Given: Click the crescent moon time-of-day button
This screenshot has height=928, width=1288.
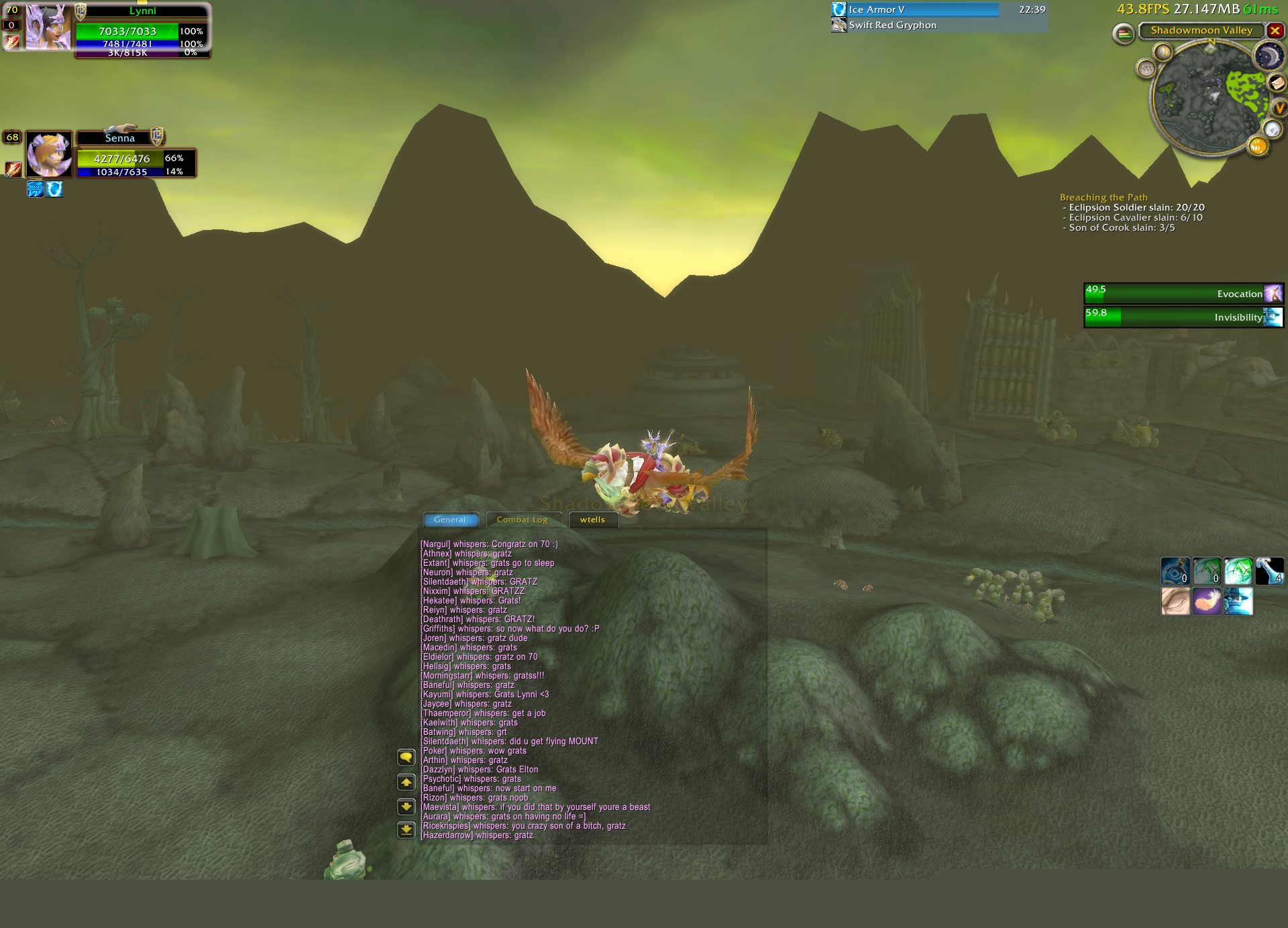Looking at the screenshot, I should click(x=1267, y=56).
